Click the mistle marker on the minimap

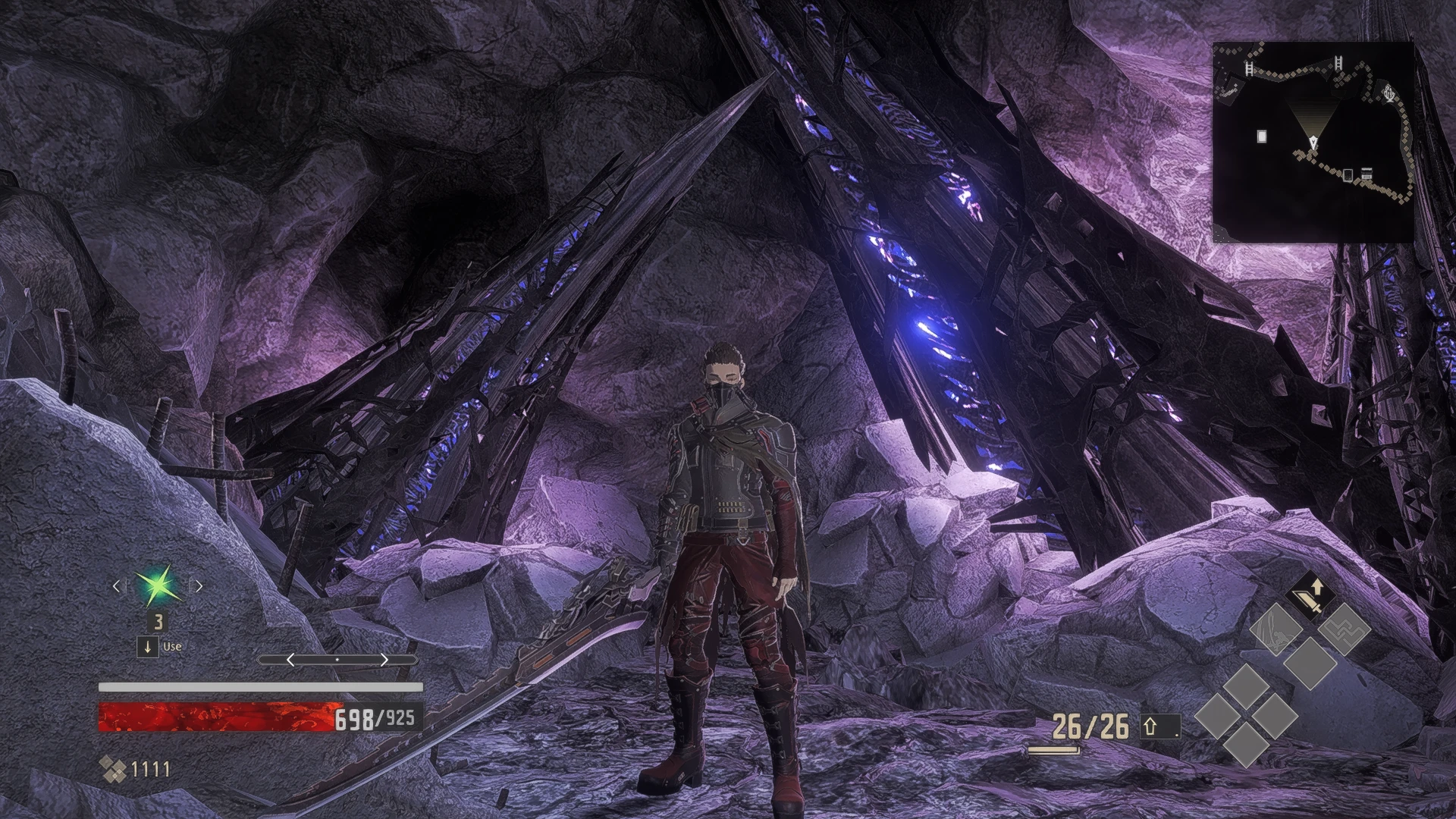click(1389, 95)
